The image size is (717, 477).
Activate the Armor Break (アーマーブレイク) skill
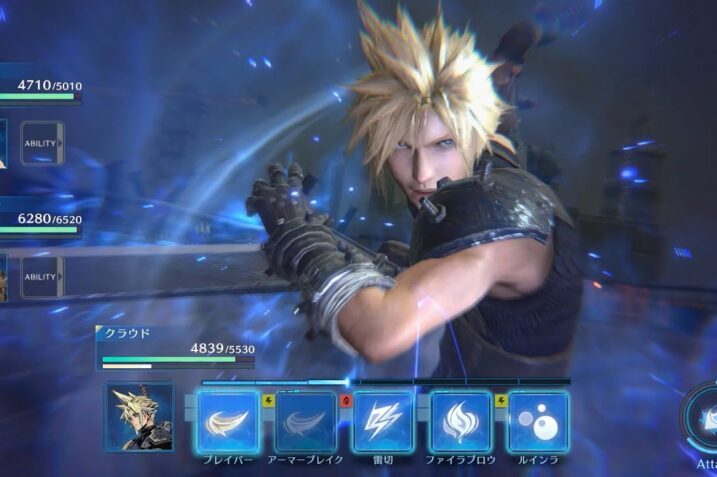coord(306,420)
